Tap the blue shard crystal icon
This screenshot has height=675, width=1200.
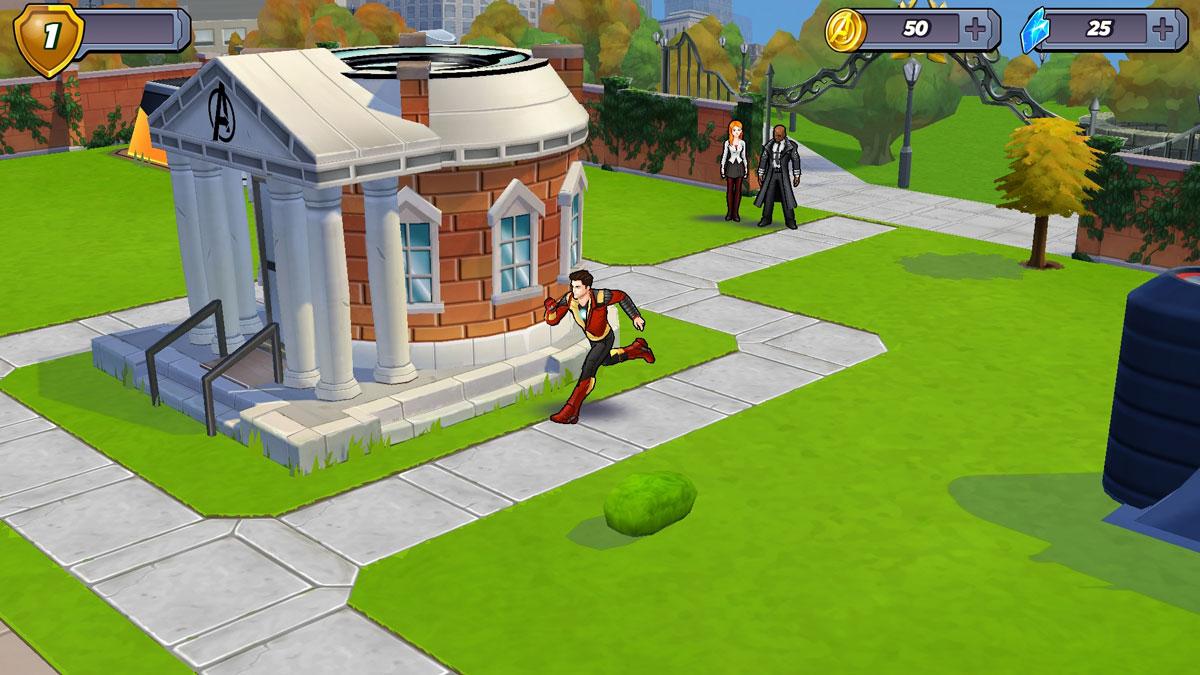click(x=1034, y=30)
